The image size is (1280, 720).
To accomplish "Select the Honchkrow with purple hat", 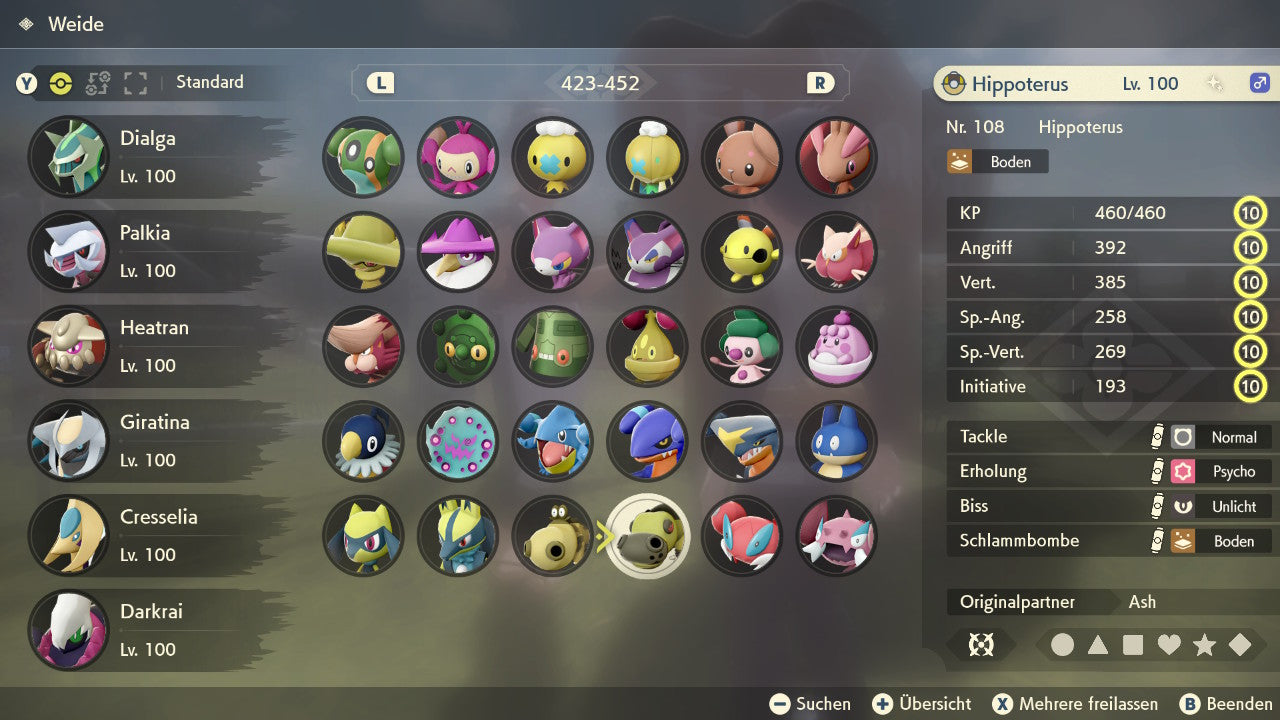I will (x=458, y=251).
